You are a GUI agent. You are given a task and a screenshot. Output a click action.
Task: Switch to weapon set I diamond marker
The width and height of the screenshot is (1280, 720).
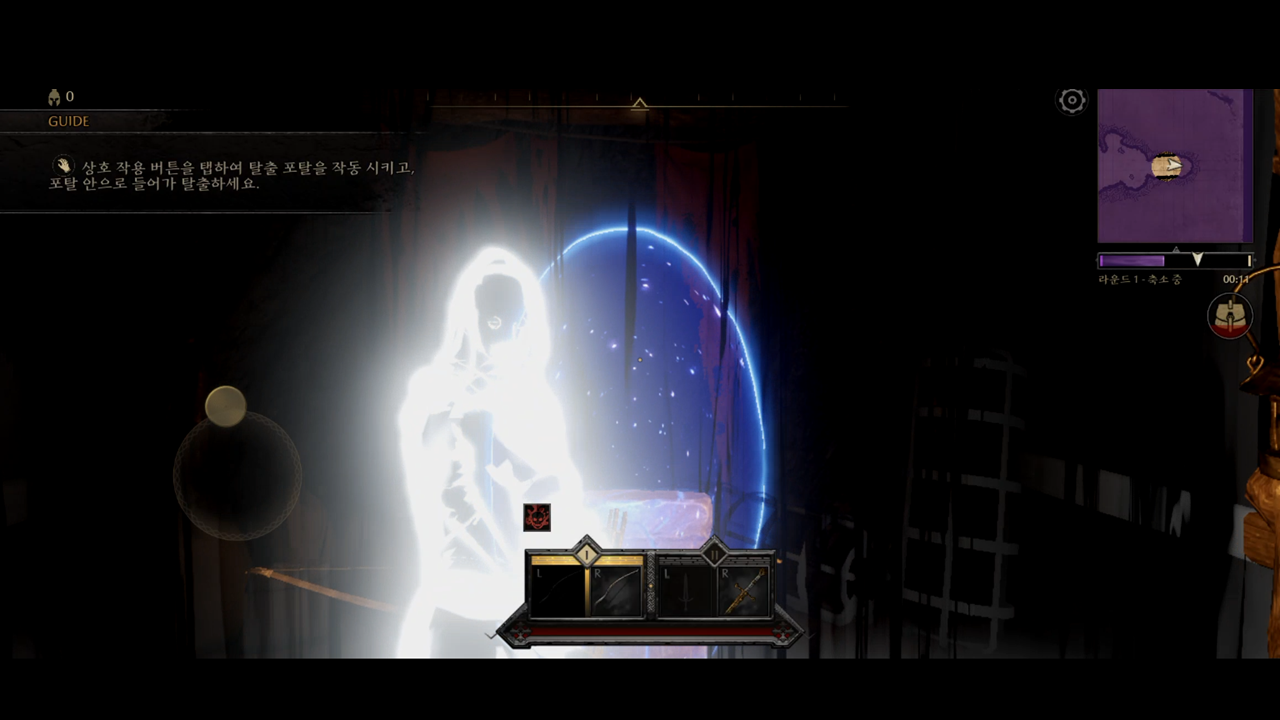586,551
